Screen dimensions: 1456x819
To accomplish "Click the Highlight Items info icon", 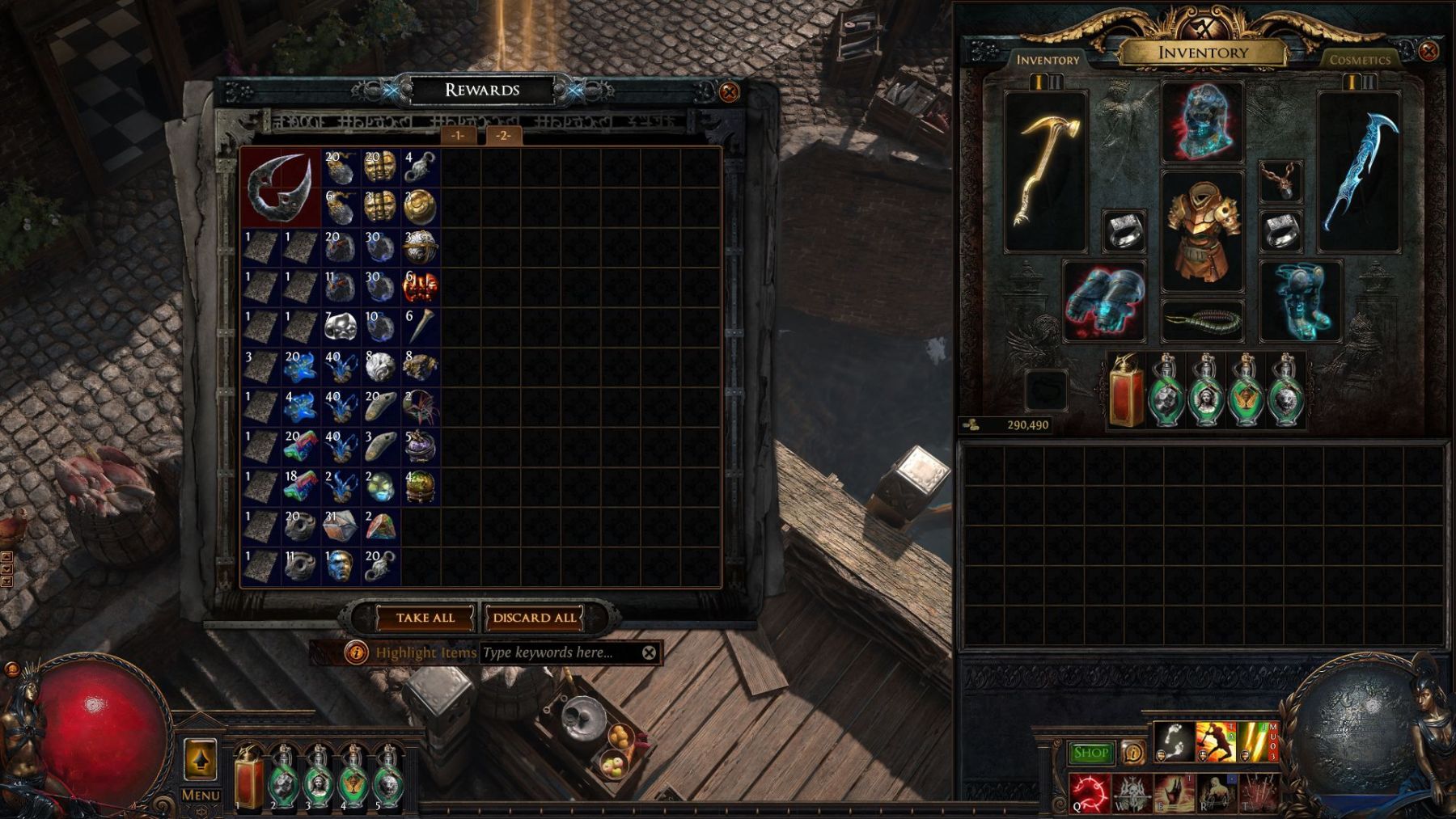I will pos(356,652).
